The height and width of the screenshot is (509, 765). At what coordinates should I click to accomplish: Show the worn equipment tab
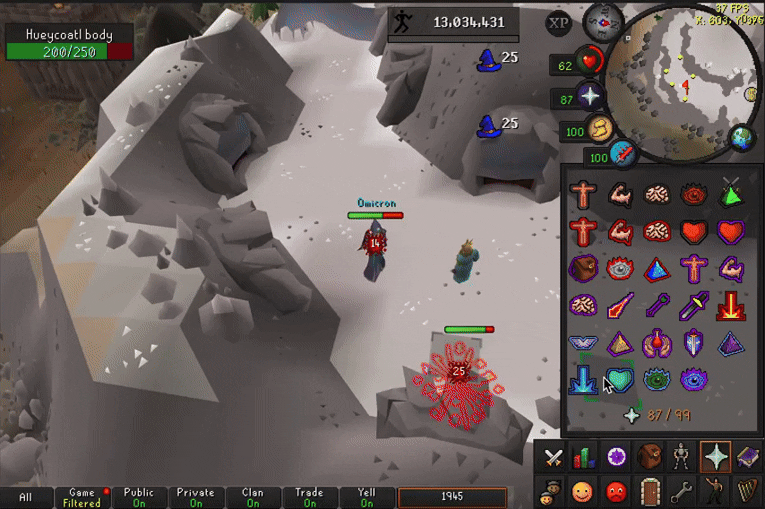point(683,457)
